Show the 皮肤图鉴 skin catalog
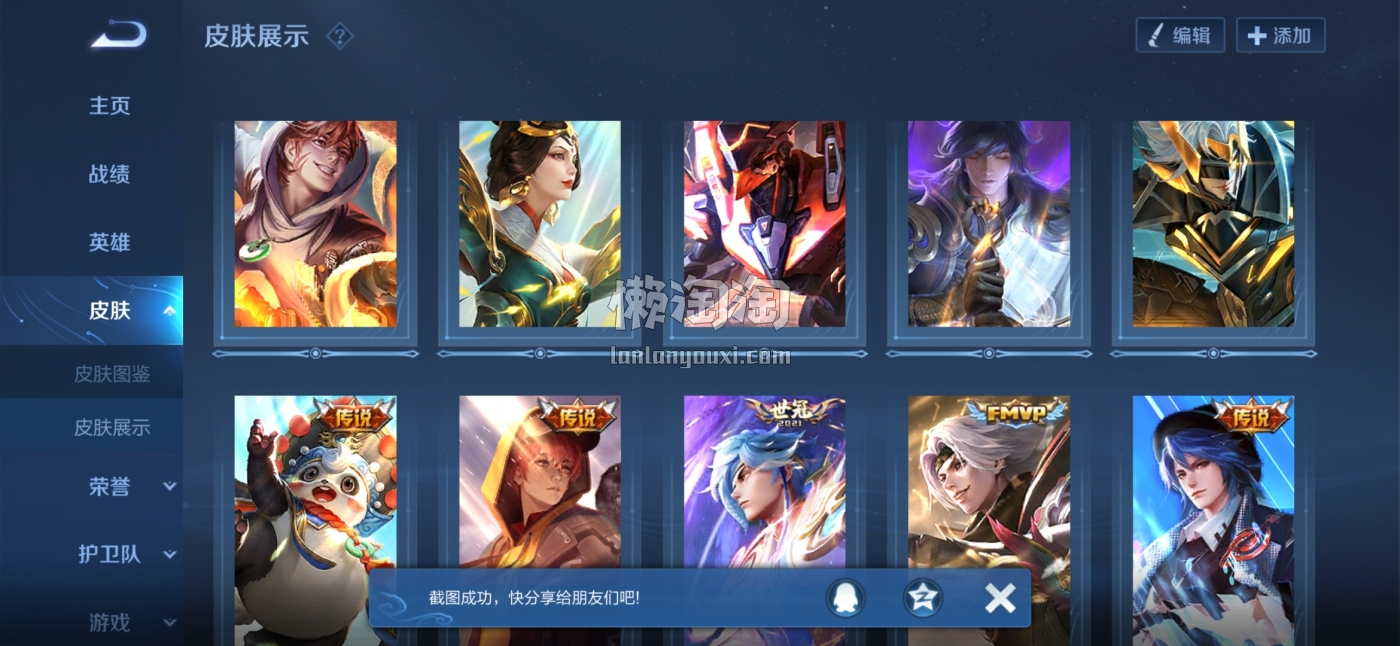This screenshot has width=1400, height=646. pos(112,374)
